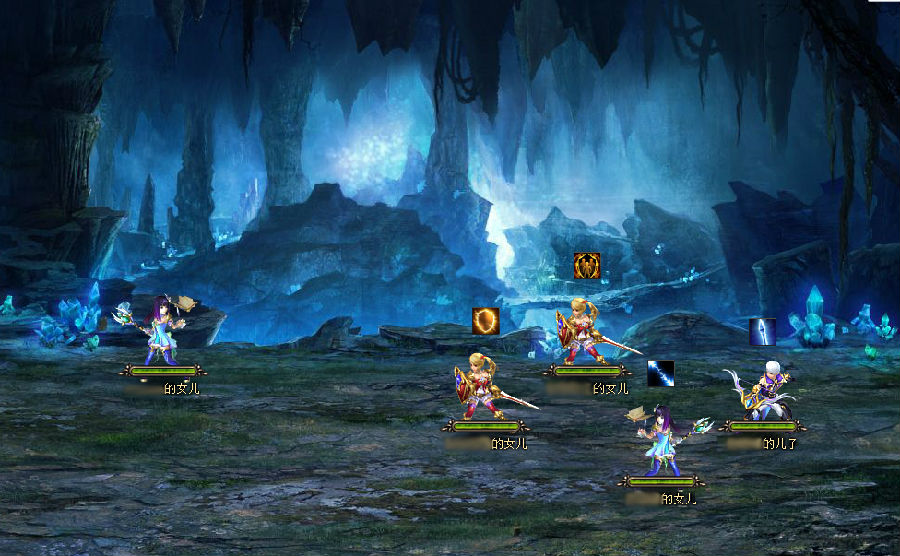Activate the glowing blue bow skill icon

[763, 331]
